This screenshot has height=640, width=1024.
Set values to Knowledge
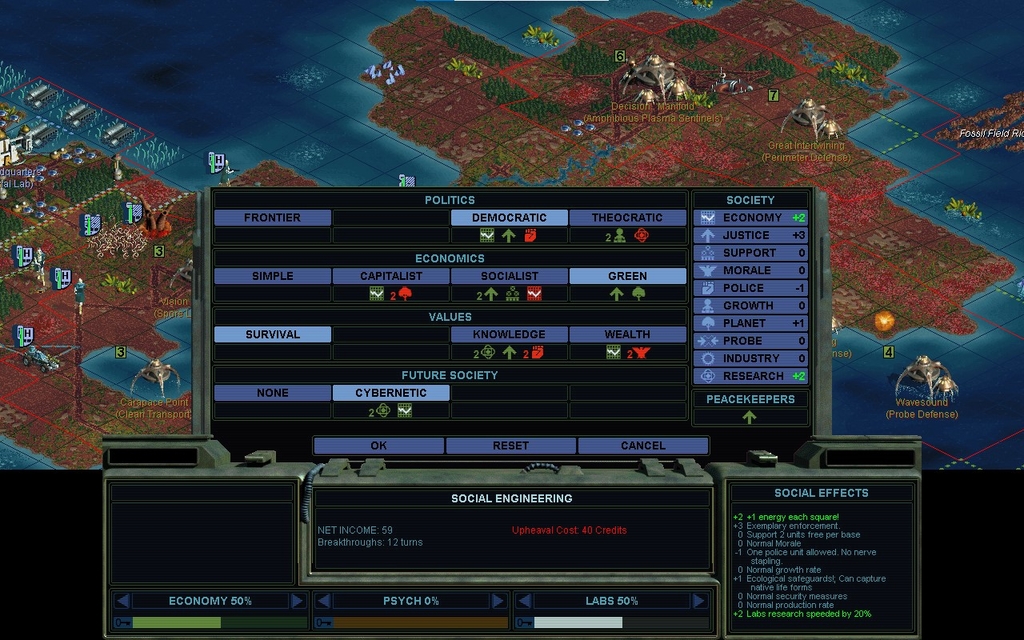[509, 335]
